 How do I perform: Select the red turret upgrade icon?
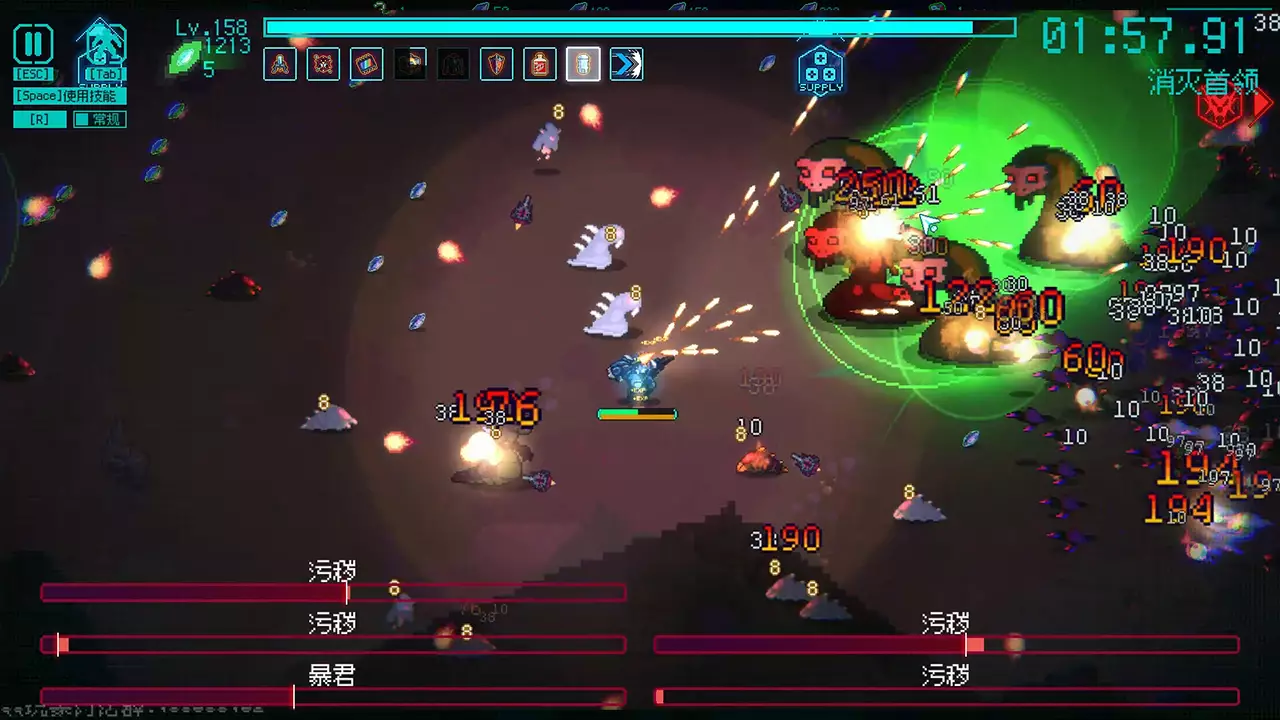coord(280,65)
